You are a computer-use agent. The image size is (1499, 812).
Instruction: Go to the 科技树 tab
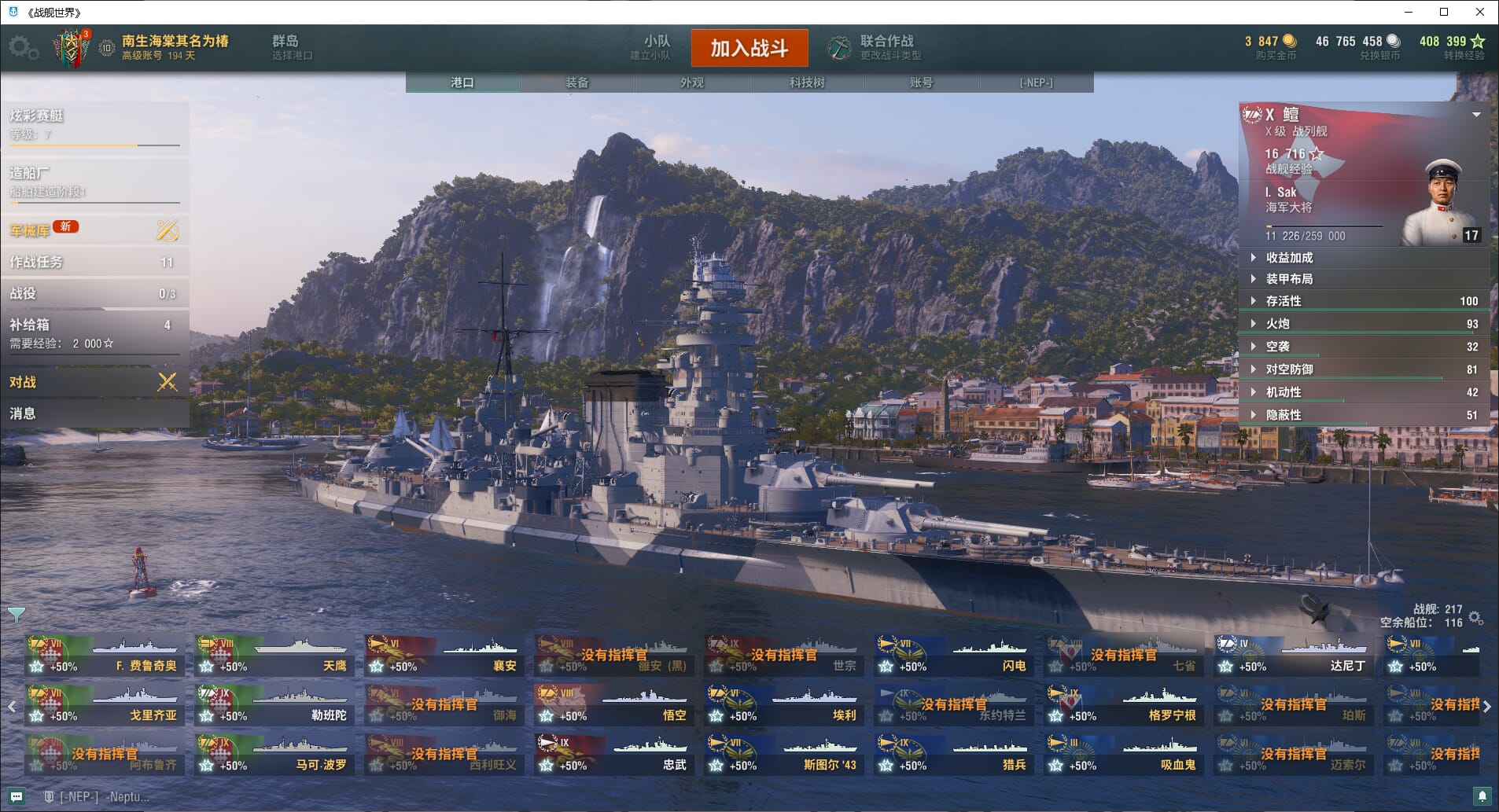[x=806, y=83]
